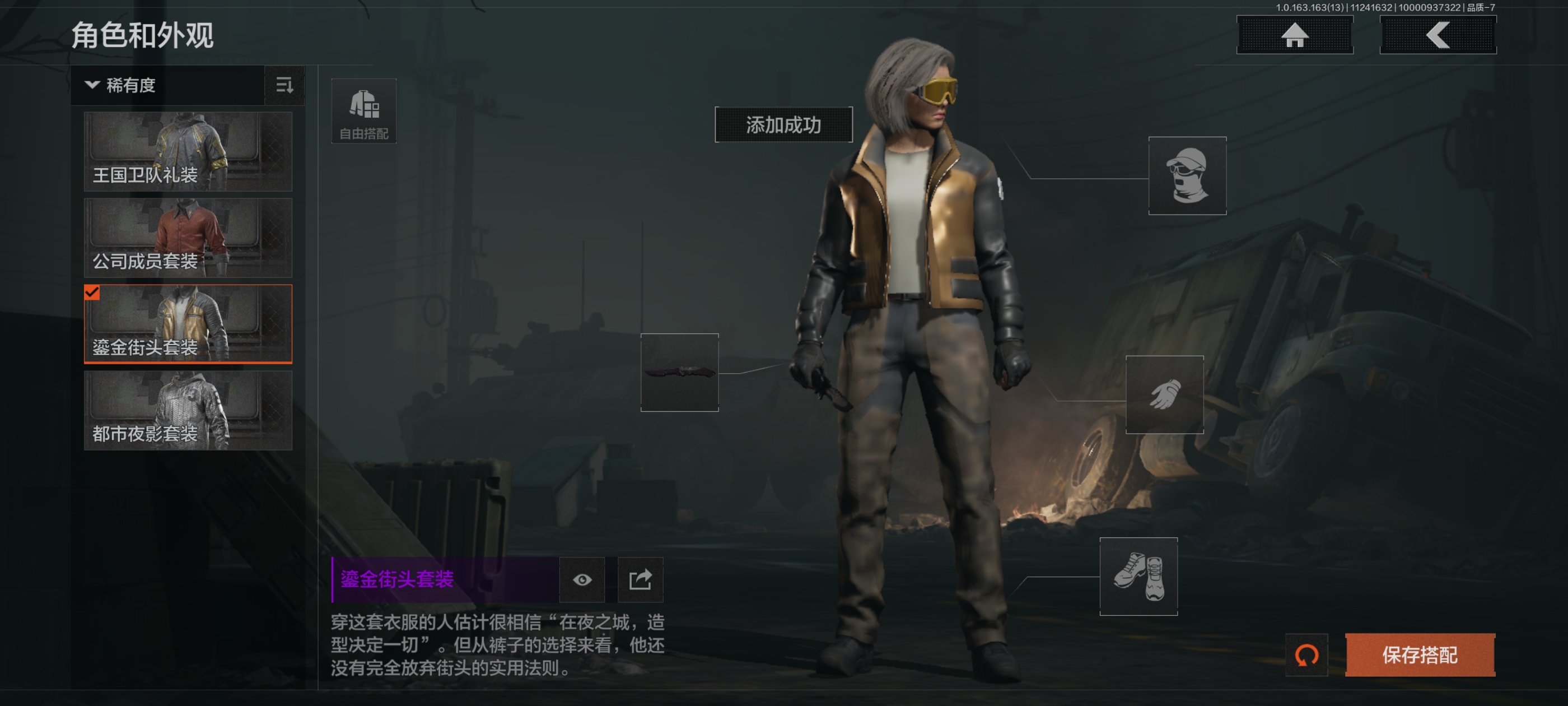The width and height of the screenshot is (1568, 706).
Task: Toggle the eye preview icon
Action: [x=582, y=580]
